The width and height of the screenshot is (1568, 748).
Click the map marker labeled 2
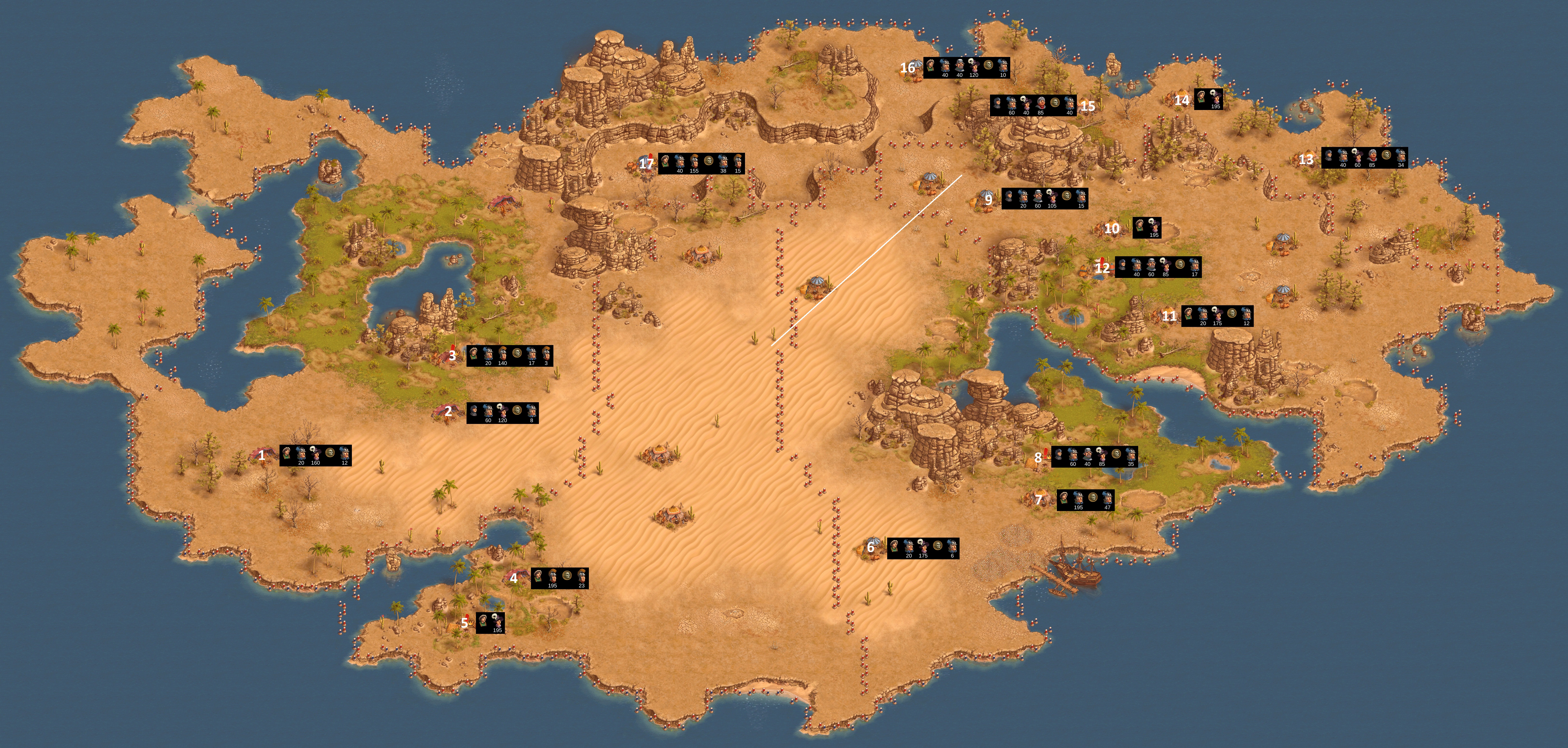(449, 412)
